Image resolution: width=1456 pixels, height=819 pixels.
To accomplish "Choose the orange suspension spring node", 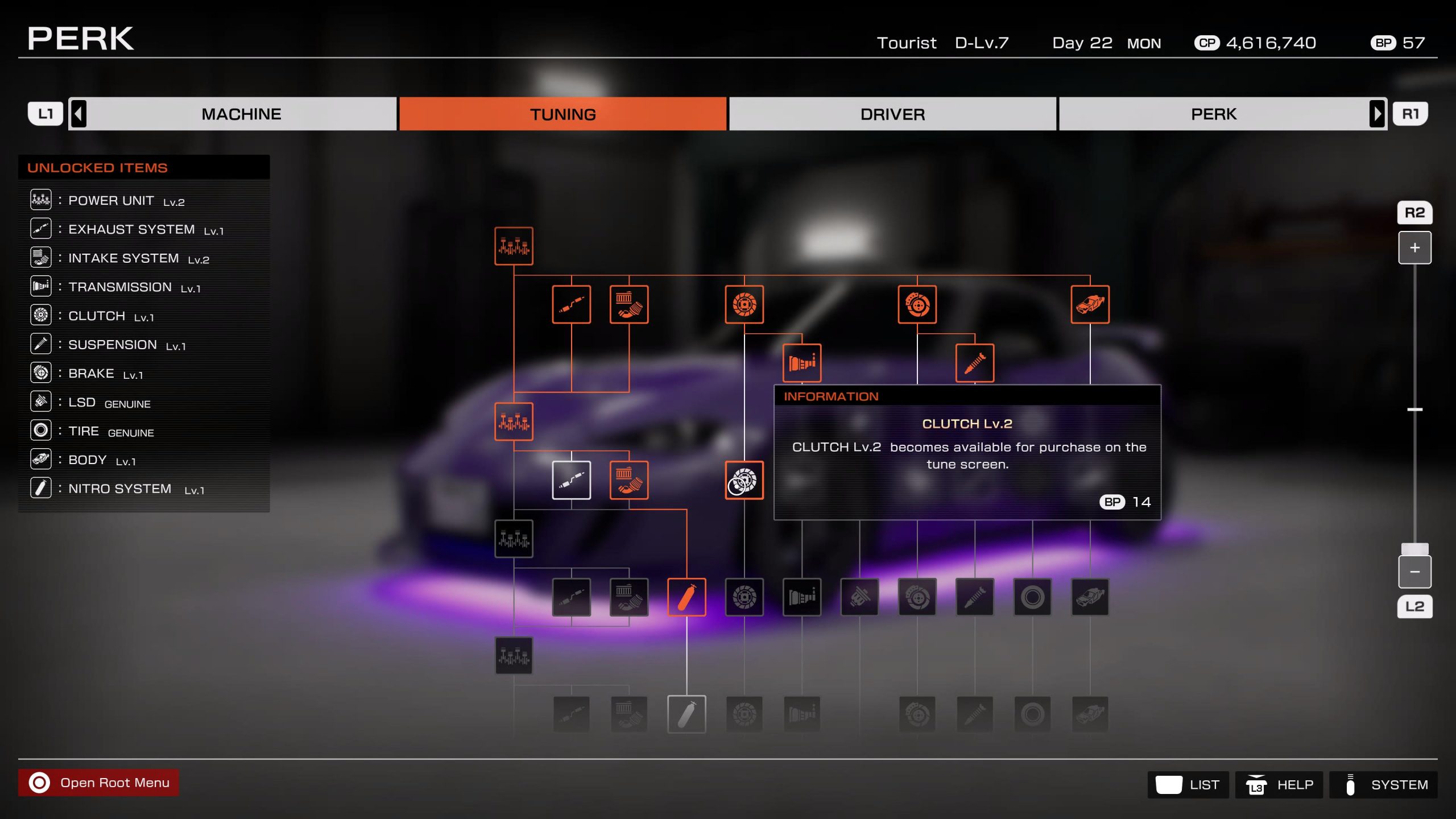I will (975, 362).
